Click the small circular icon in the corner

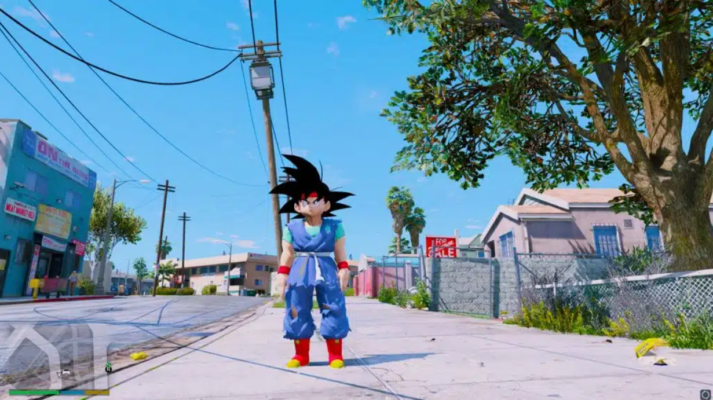coord(703,393)
